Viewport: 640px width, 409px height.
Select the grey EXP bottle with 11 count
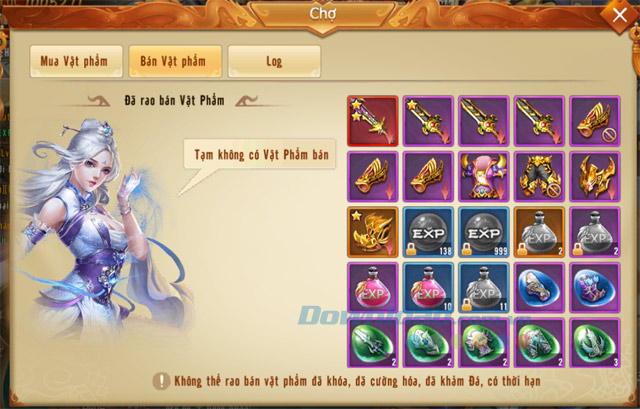485,288
